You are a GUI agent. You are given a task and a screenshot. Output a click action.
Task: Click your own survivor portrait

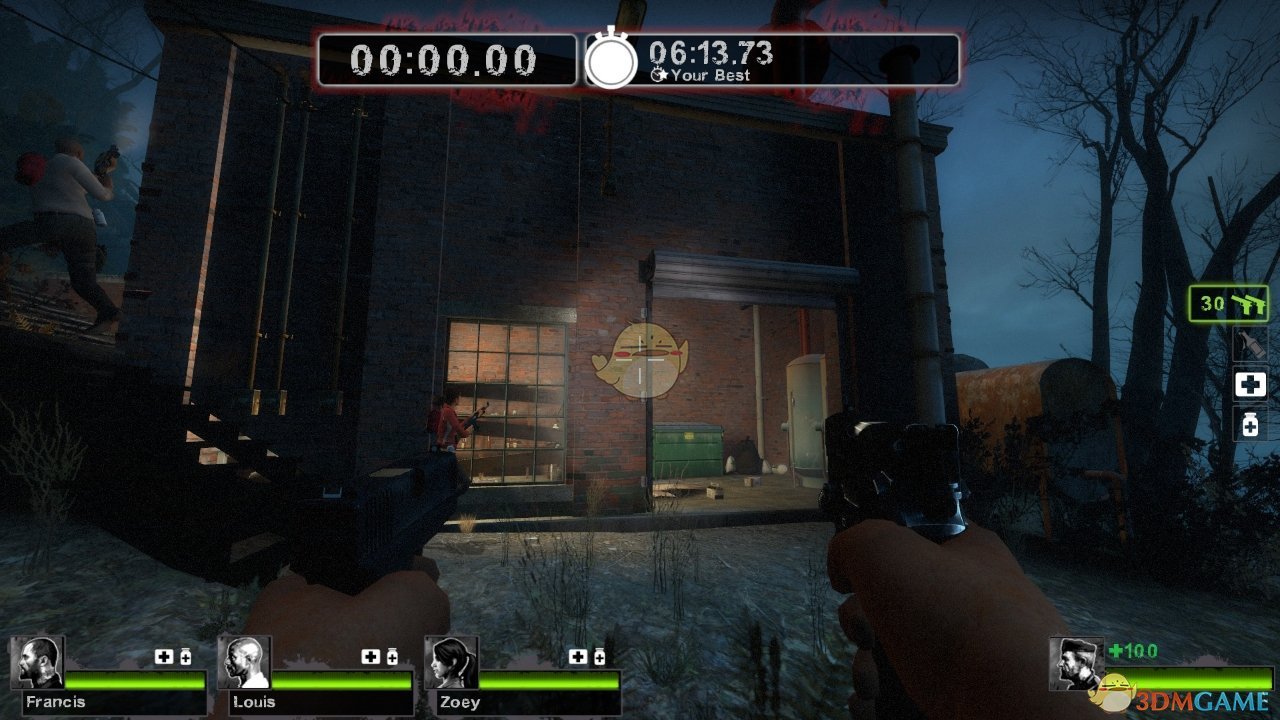click(1076, 663)
